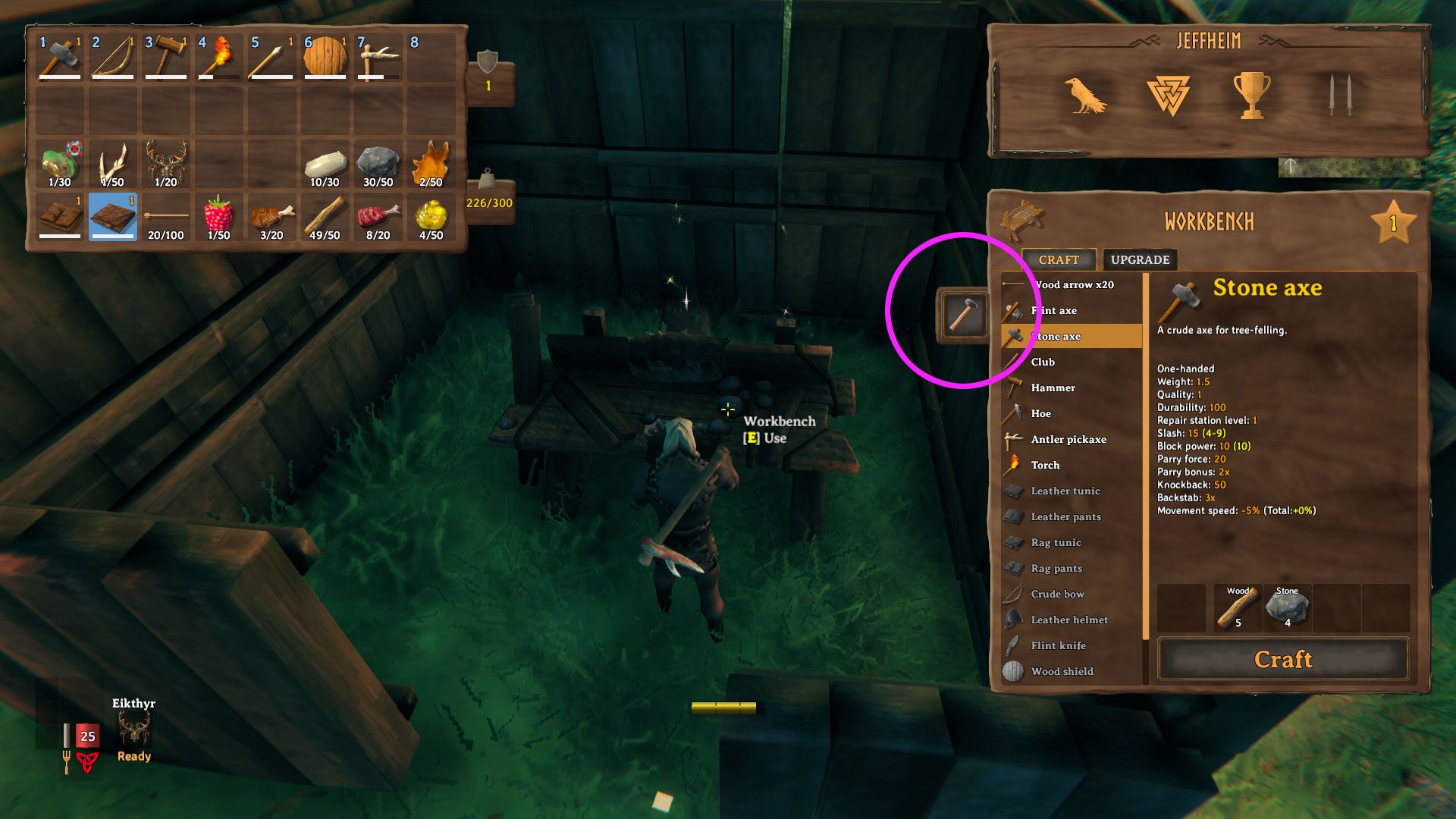Switch to the Upgrade tab
Viewport: 1456px width, 819px height.
click(1137, 259)
